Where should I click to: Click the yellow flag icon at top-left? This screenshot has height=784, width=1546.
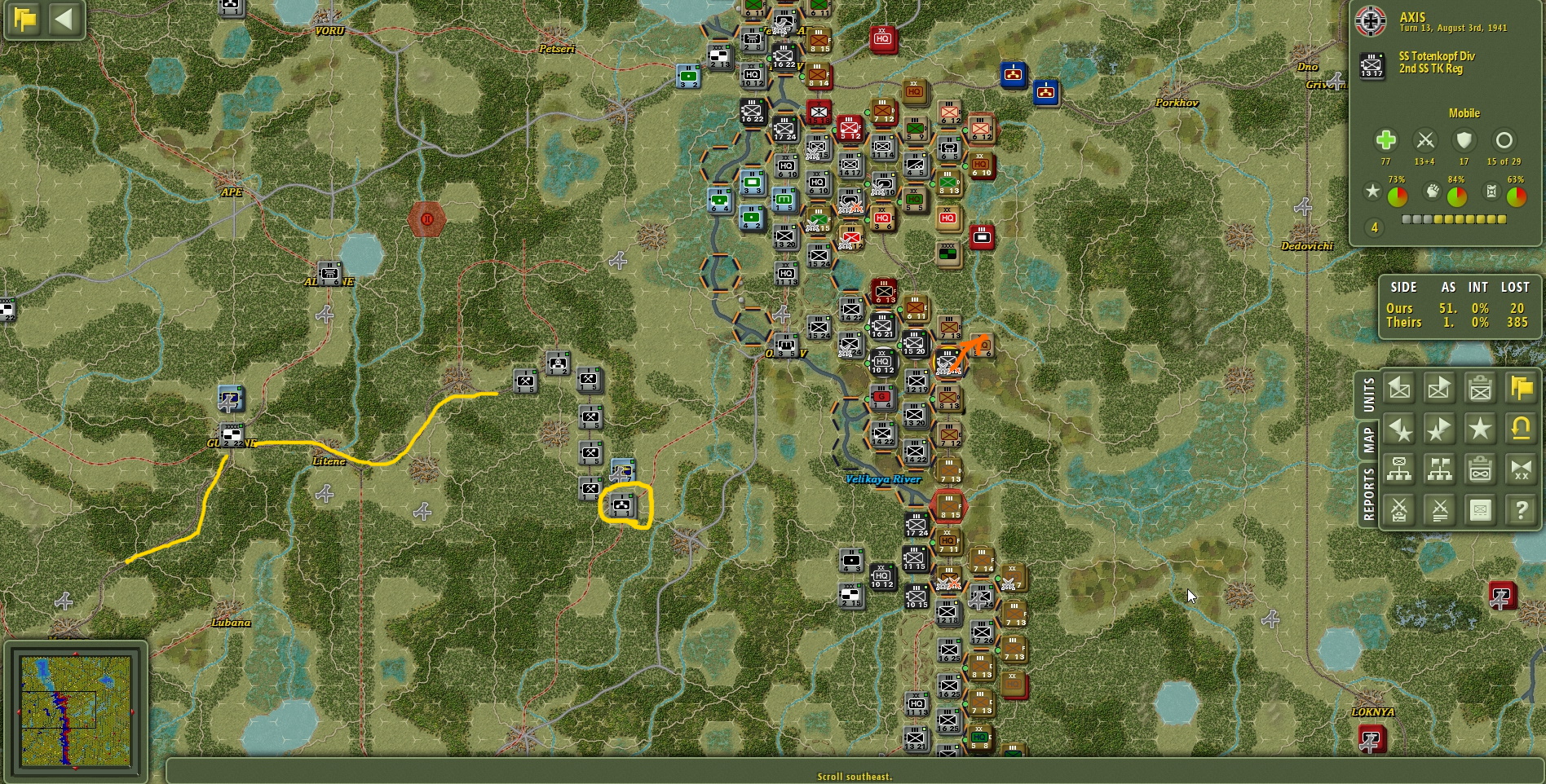coord(24,20)
